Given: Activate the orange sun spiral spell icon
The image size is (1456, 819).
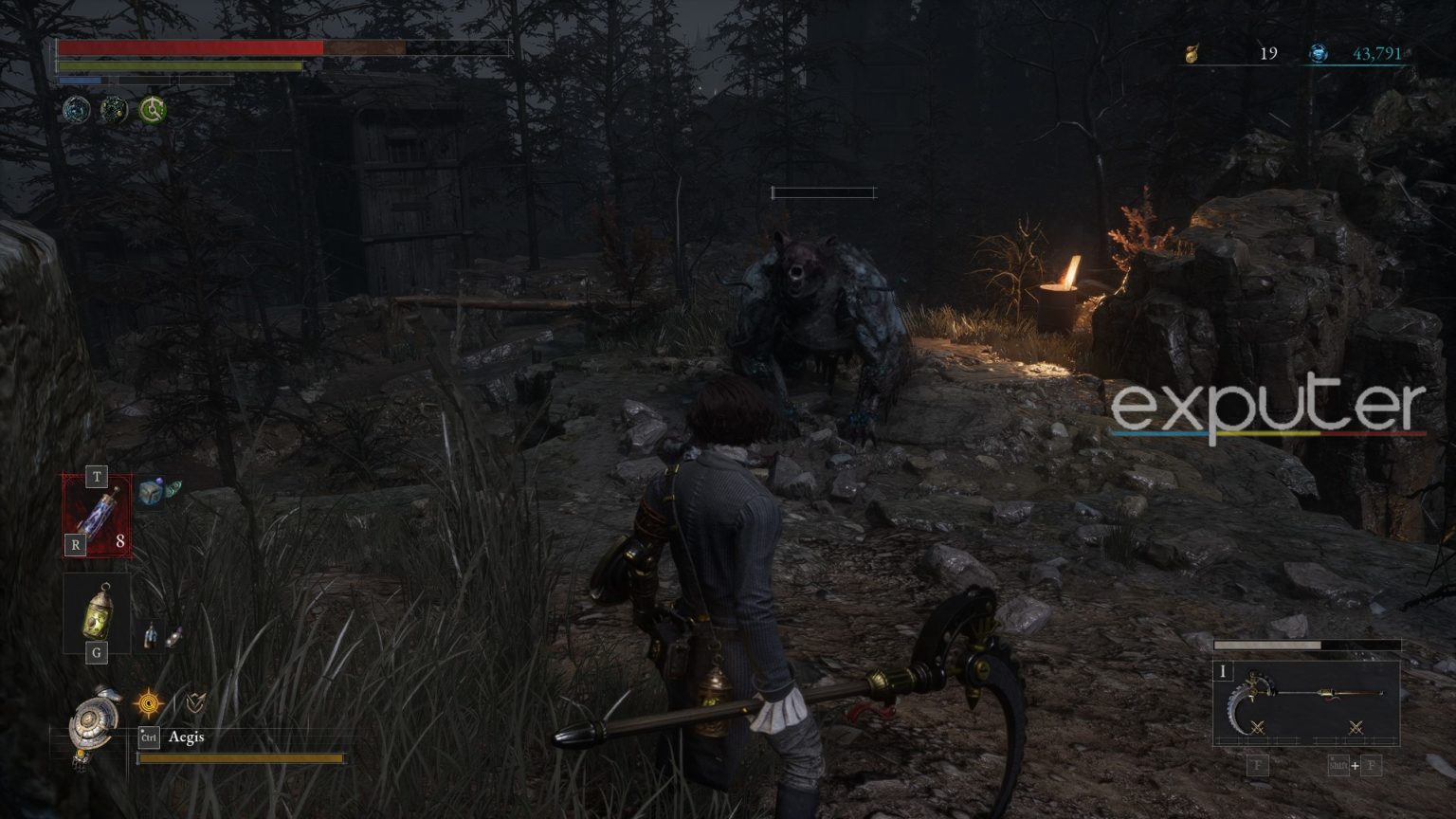Looking at the screenshot, I should click(x=149, y=704).
